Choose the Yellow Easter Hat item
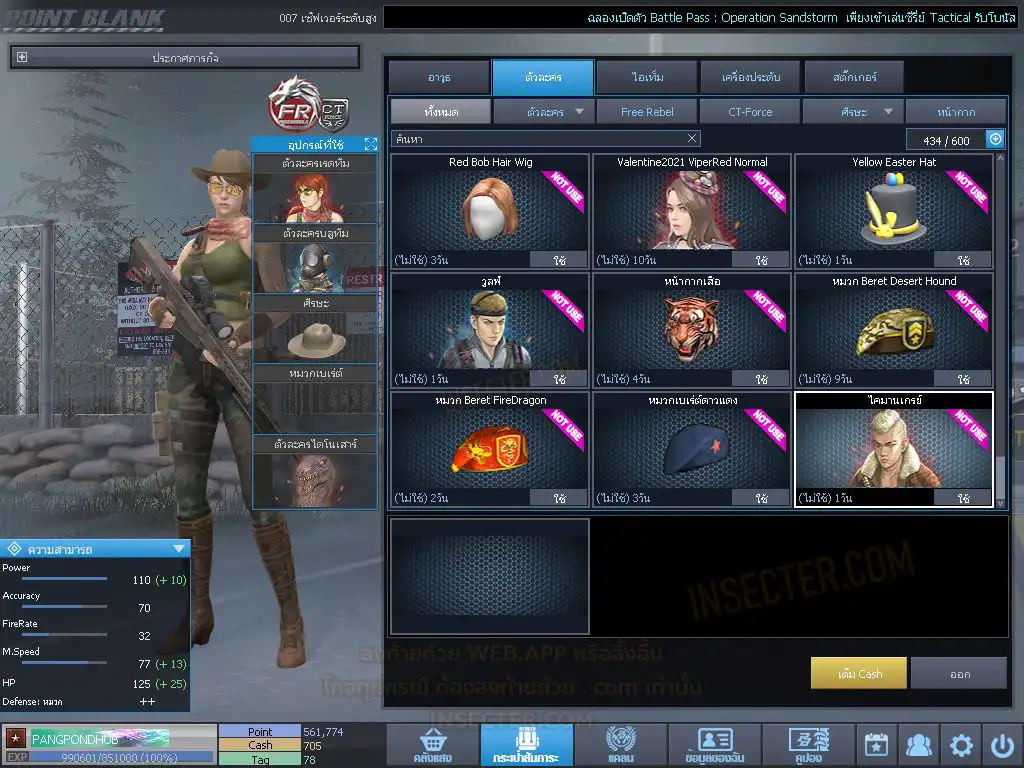This screenshot has width=1024, height=768. 893,211
